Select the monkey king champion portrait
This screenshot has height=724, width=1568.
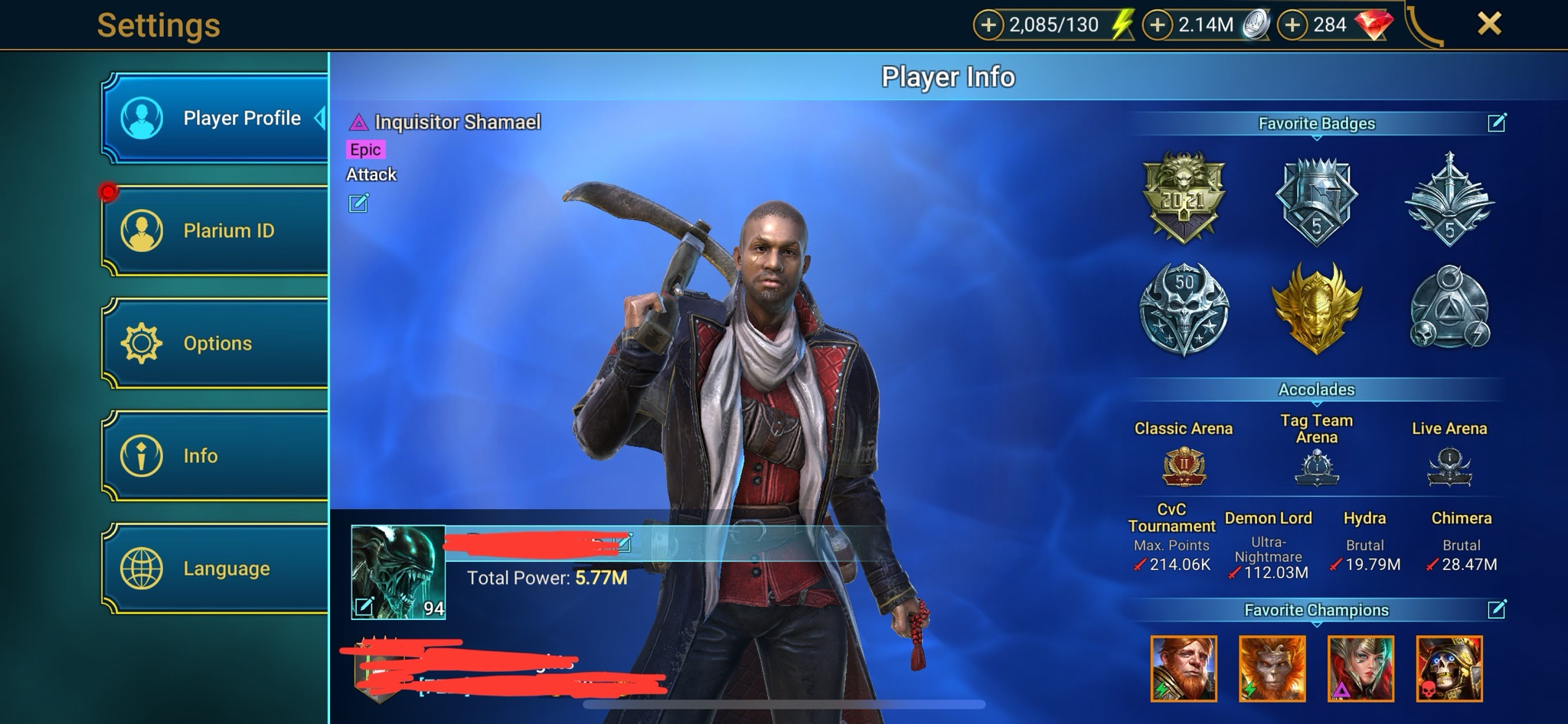1272,668
